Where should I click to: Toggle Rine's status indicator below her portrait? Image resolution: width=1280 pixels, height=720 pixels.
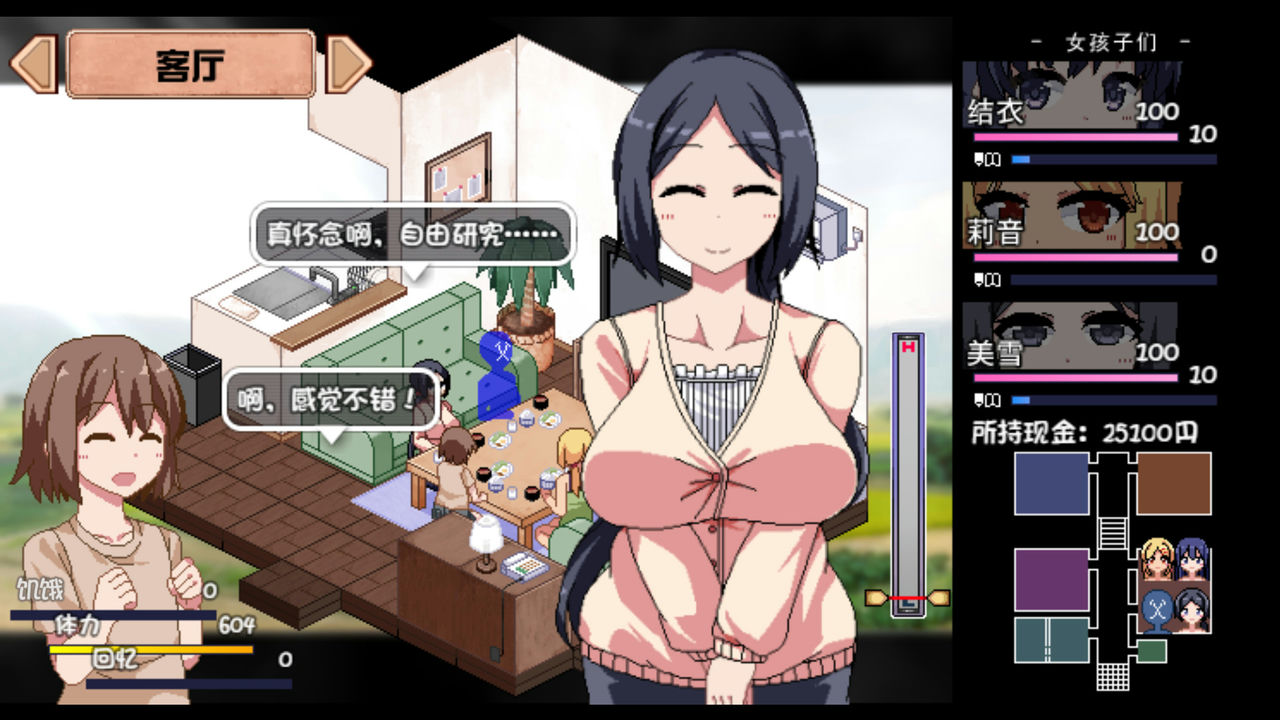pyautogui.click(x=979, y=280)
